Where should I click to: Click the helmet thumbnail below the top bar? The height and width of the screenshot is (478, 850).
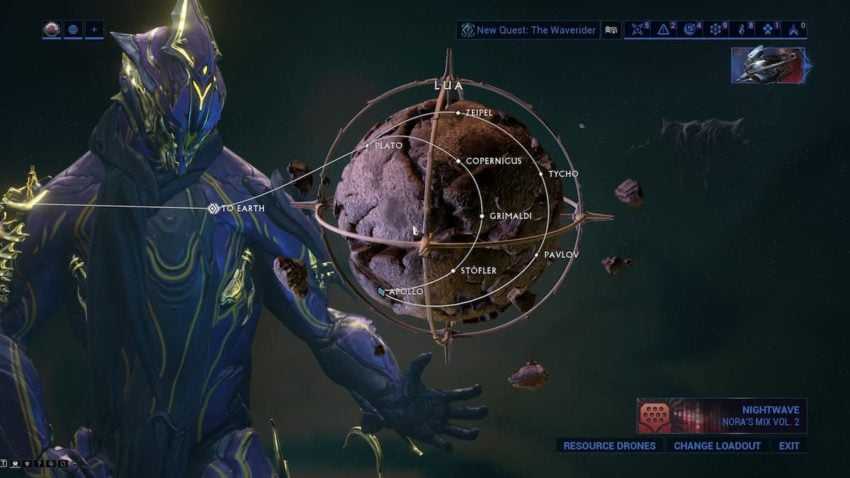768,65
